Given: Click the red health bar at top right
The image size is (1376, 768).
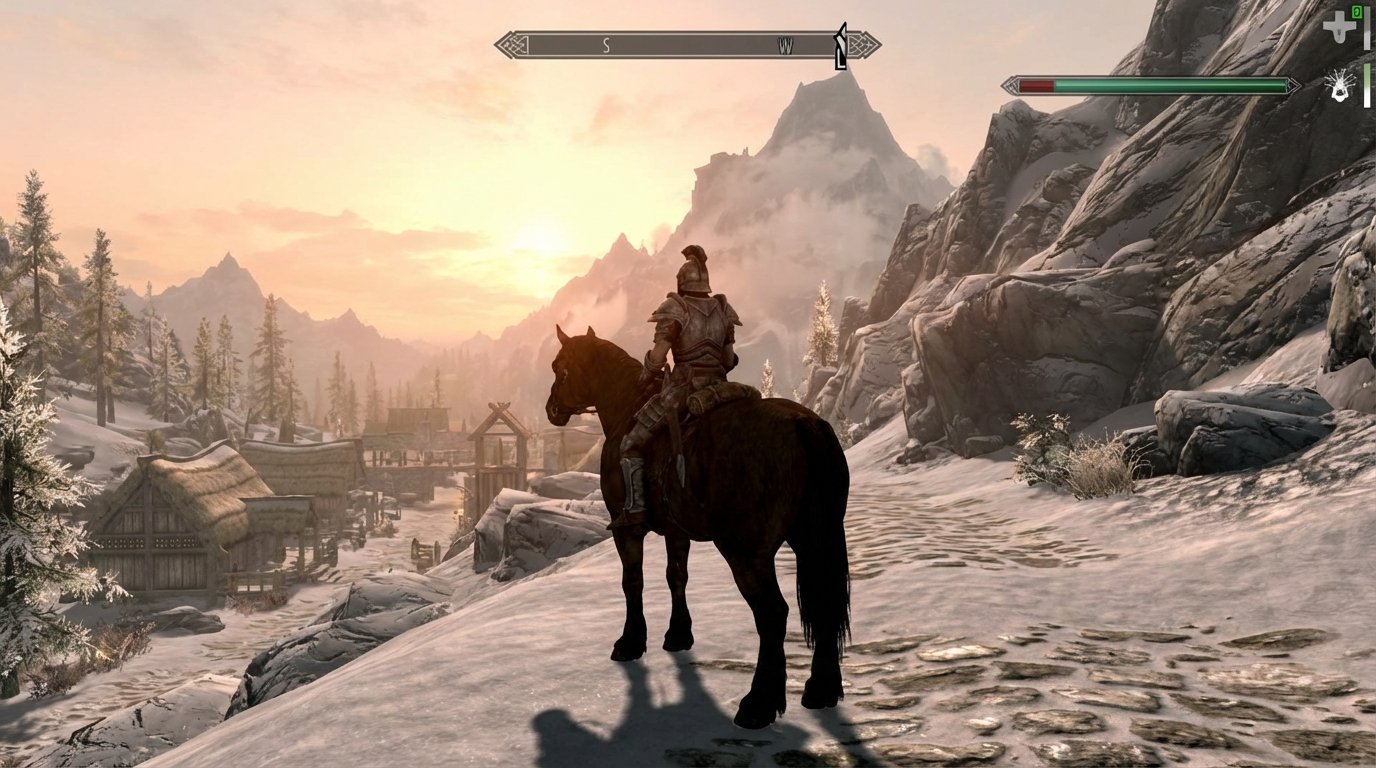Looking at the screenshot, I should [x=1035, y=85].
